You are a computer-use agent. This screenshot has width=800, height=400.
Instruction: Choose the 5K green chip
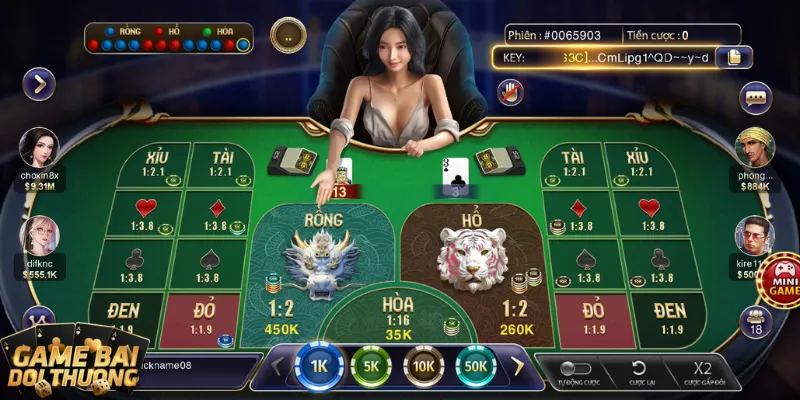(371, 366)
